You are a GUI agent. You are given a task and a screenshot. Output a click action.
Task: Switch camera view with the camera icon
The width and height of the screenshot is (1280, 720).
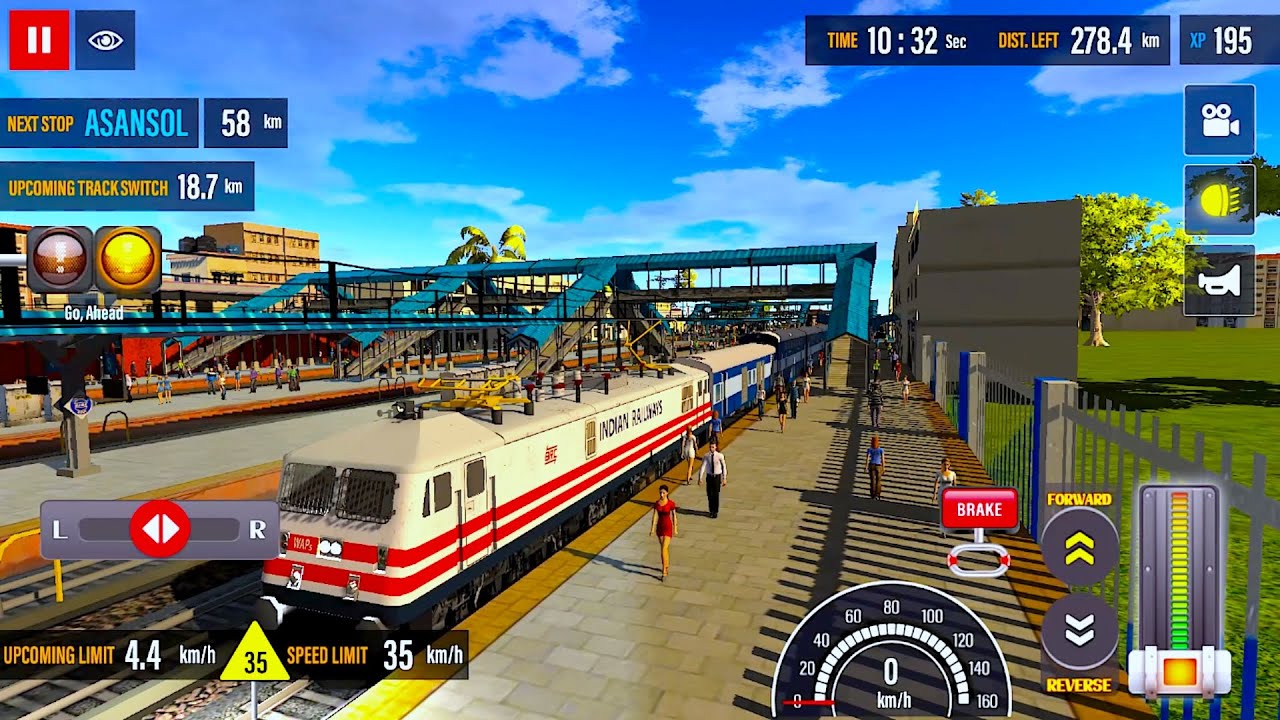pyautogui.click(x=1219, y=120)
